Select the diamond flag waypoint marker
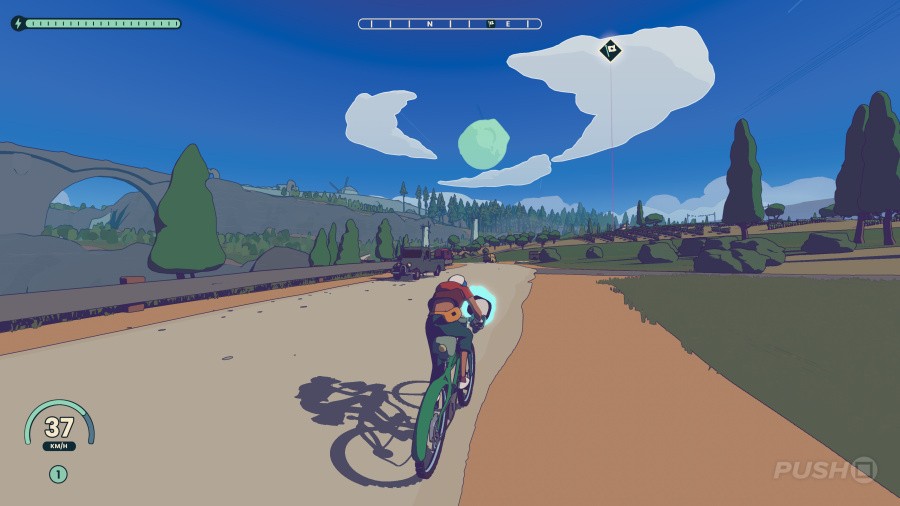This screenshot has height=506, width=900. (610, 50)
